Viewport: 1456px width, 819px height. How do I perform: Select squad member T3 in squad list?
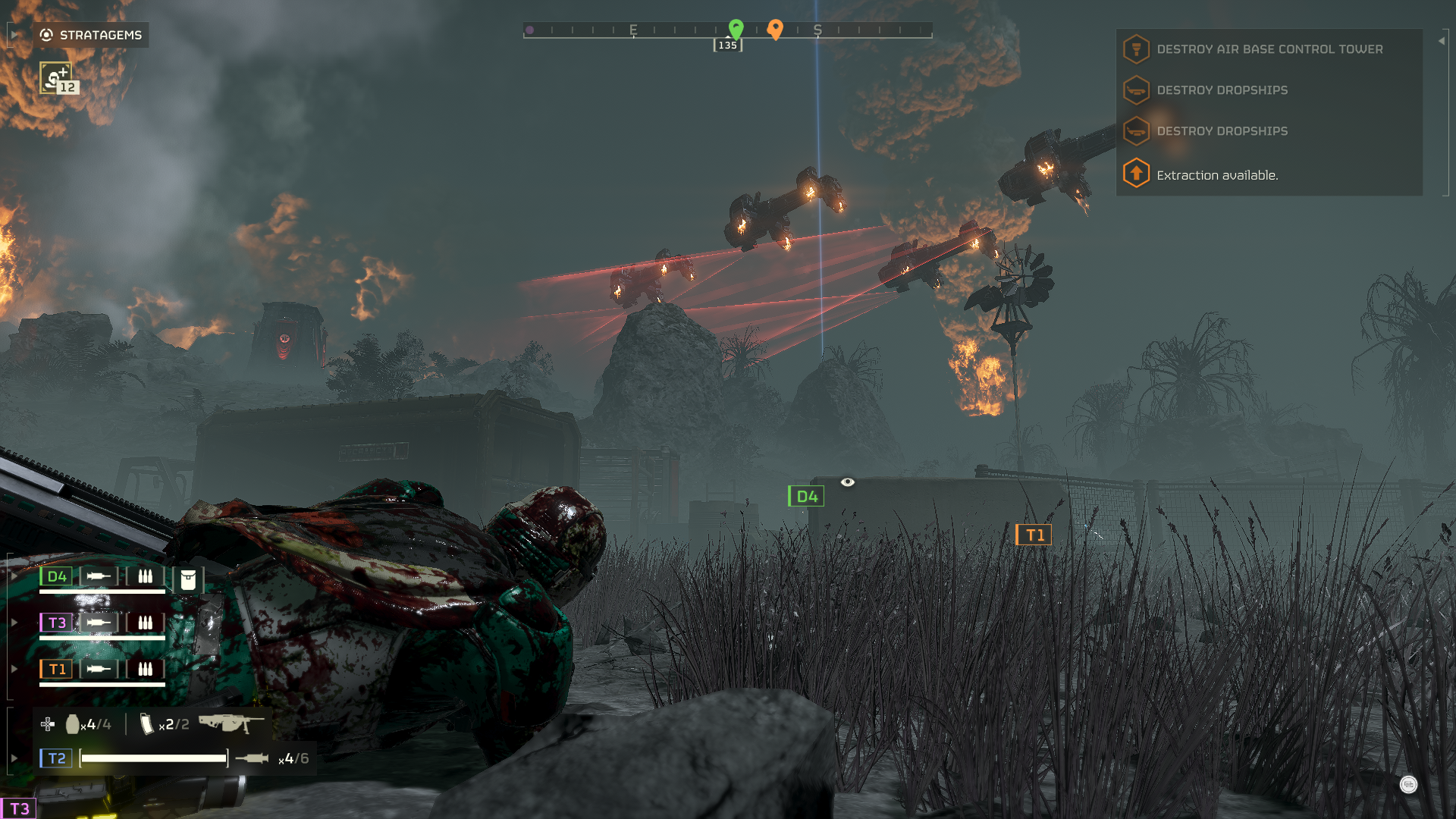click(57, 623)
